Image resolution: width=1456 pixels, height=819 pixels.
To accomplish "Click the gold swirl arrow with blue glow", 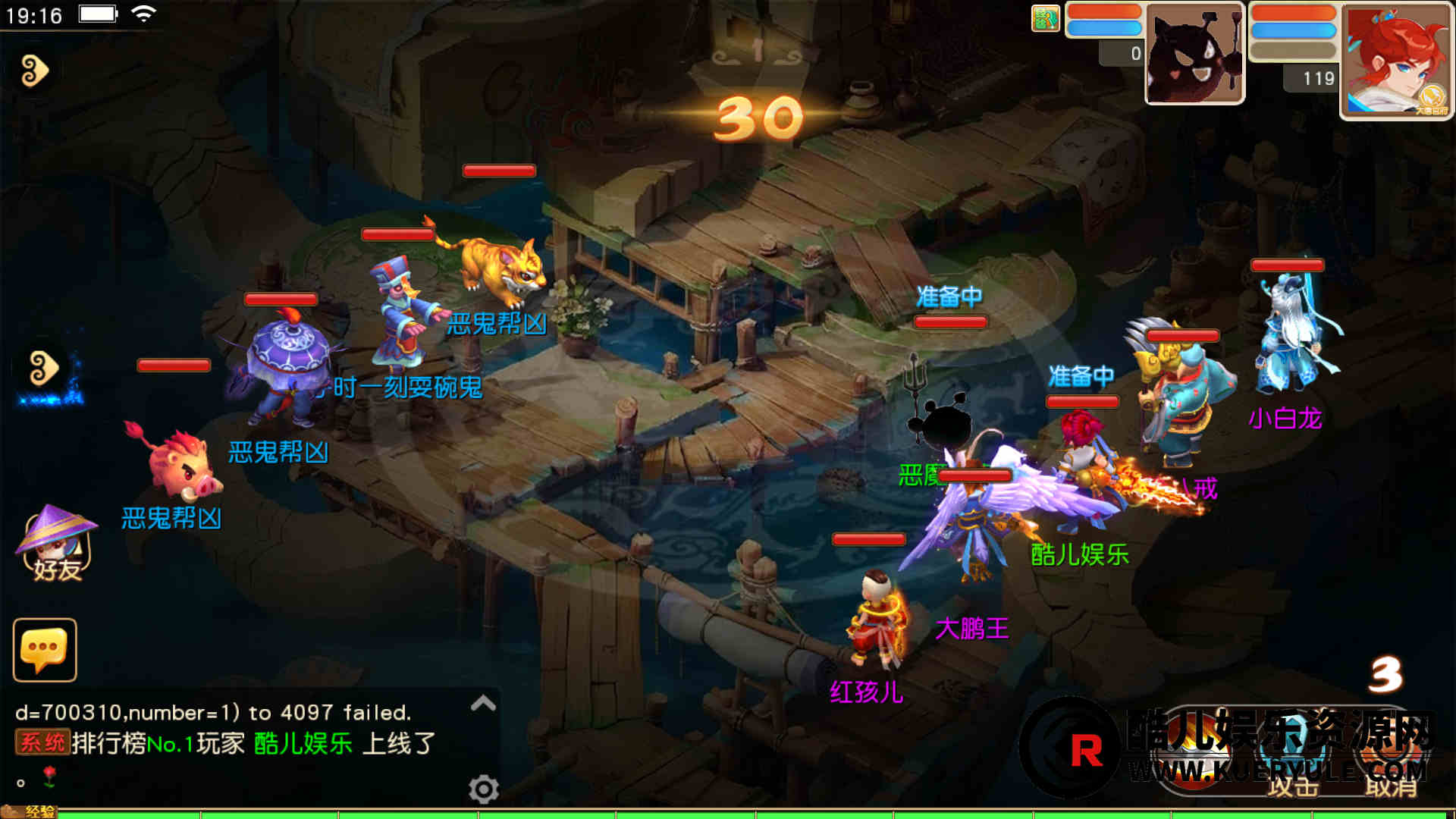I will (x=44, y=370).
